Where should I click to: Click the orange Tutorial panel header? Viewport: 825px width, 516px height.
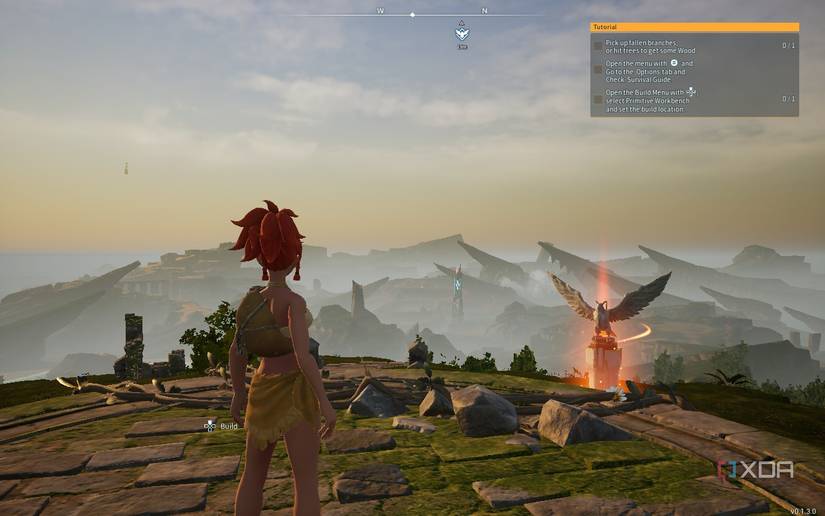point(694,27)
